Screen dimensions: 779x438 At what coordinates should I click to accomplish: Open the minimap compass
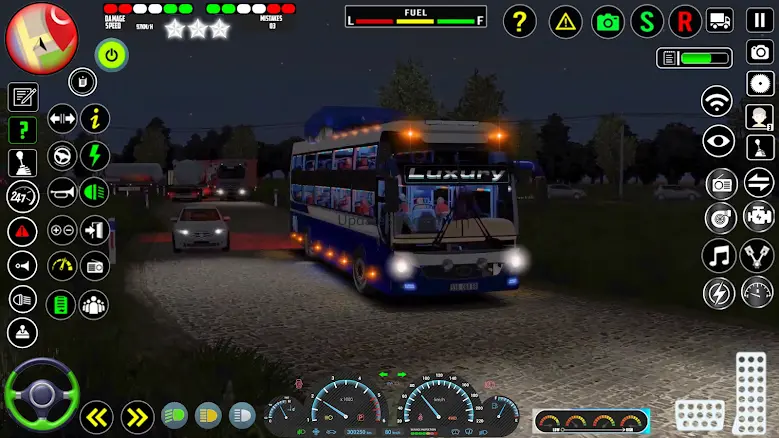pos(41,38)
